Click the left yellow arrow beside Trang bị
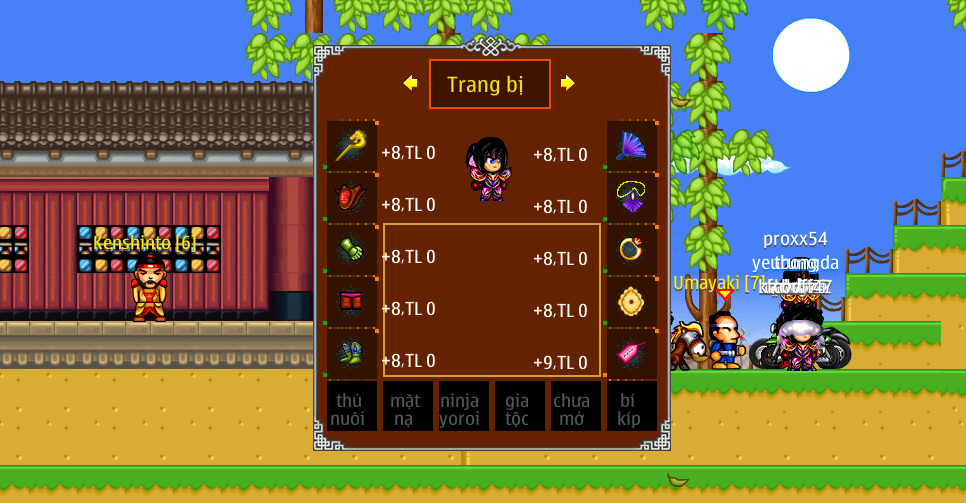The image size is (966, 503). (410, 83)
